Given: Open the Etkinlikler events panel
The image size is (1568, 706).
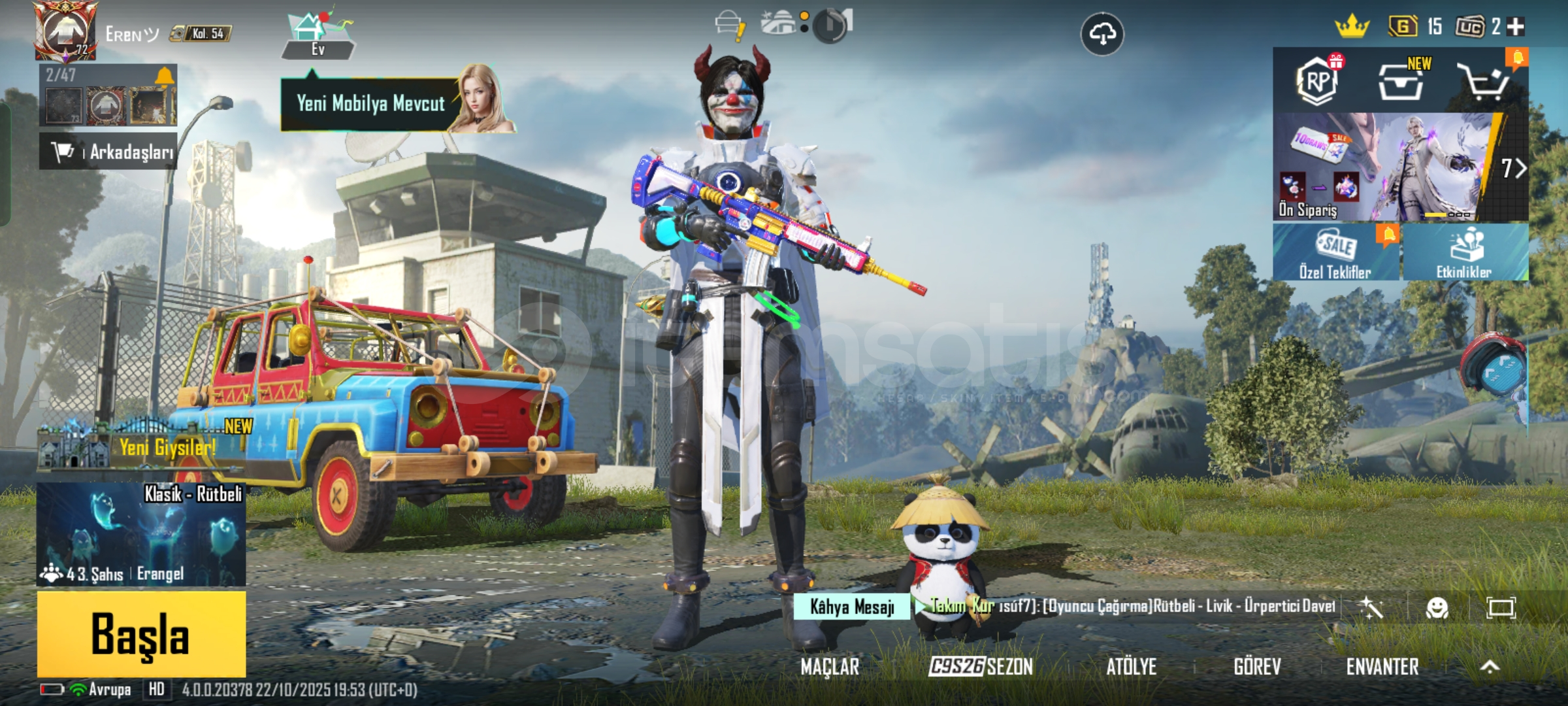Looking at the screenshot, I should tap(1463, 252).
